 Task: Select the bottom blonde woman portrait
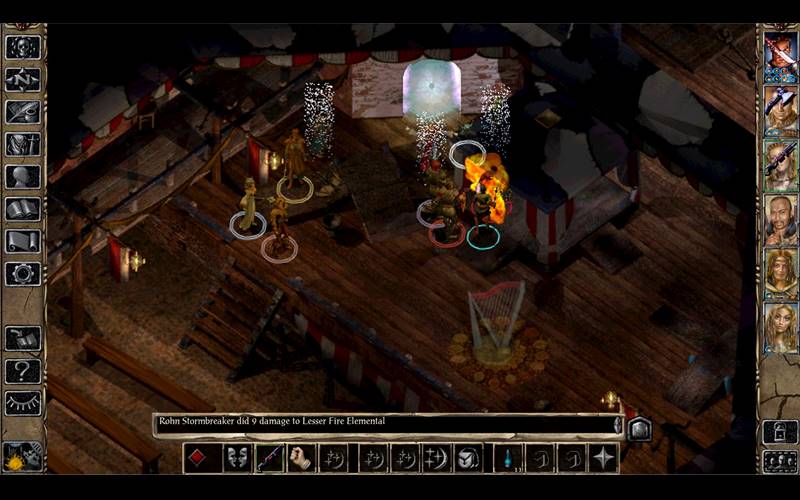[780, 327]
